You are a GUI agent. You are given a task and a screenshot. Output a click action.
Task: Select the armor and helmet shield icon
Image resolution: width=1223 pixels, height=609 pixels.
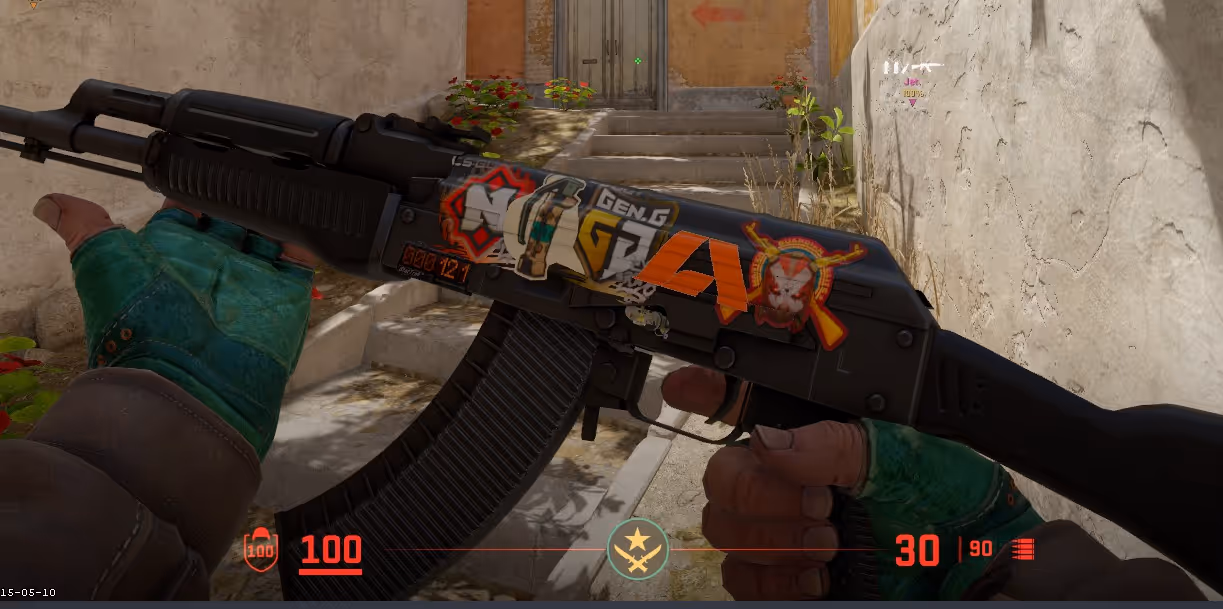click(261, 549)
